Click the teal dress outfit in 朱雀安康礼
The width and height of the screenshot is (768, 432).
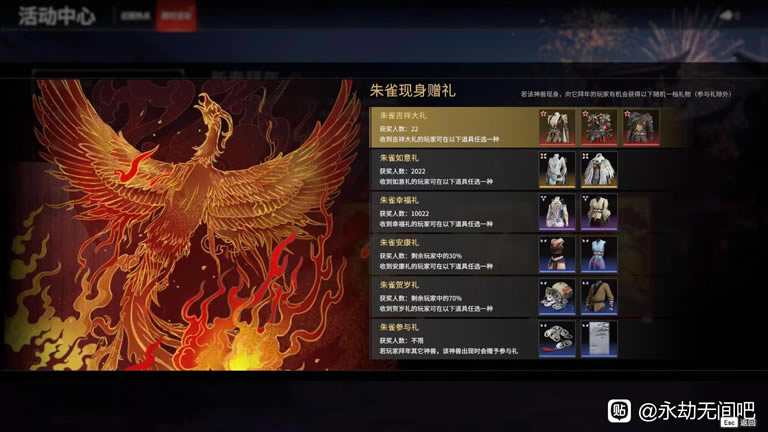[x=599, y=254]
